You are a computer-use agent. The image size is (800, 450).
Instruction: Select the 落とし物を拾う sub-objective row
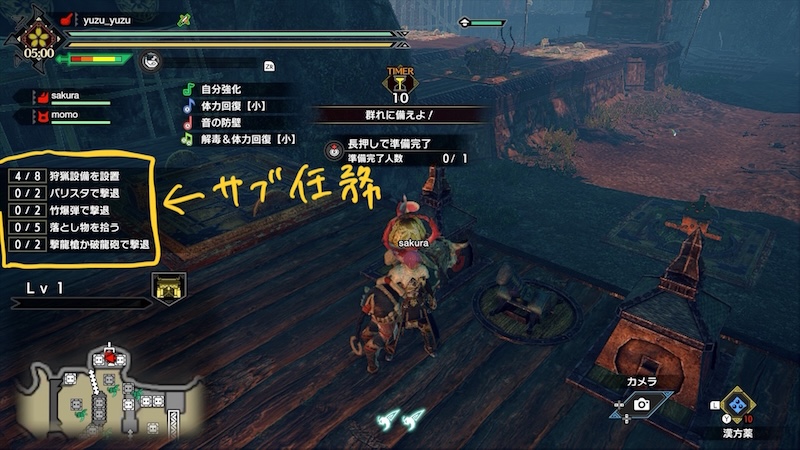click(80, 228)
